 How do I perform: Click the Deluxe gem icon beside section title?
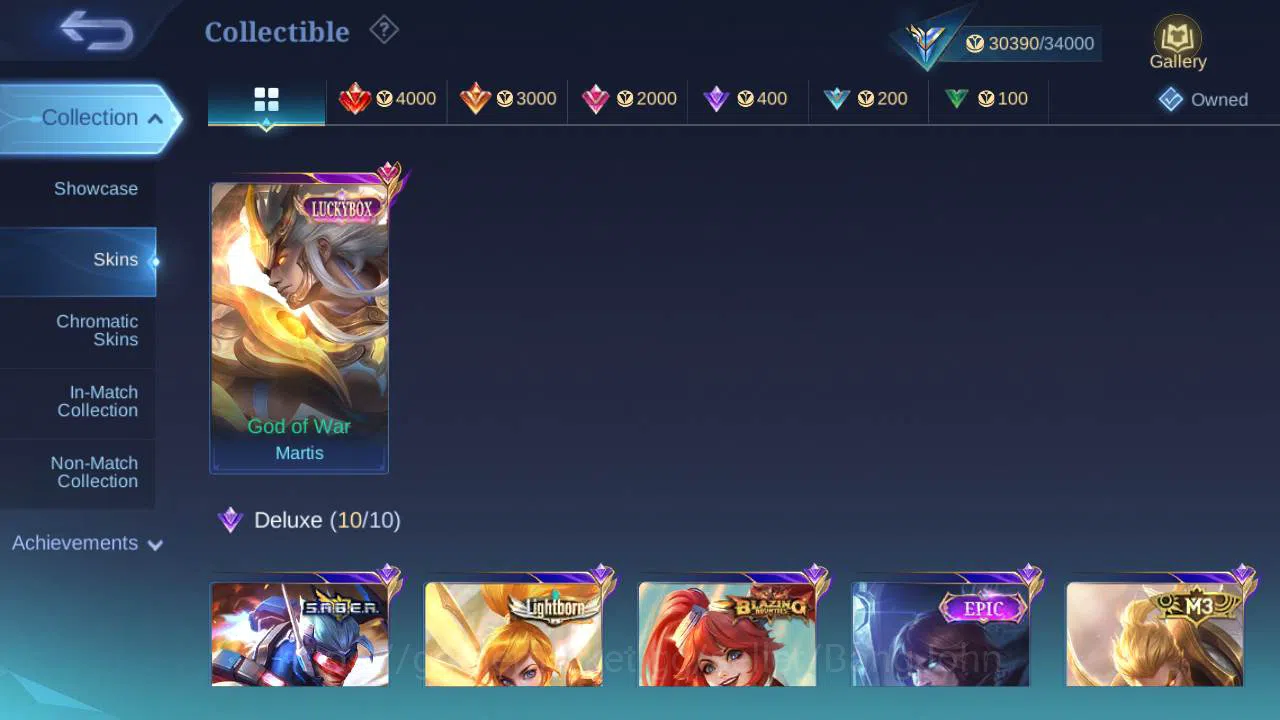[231, 519]
